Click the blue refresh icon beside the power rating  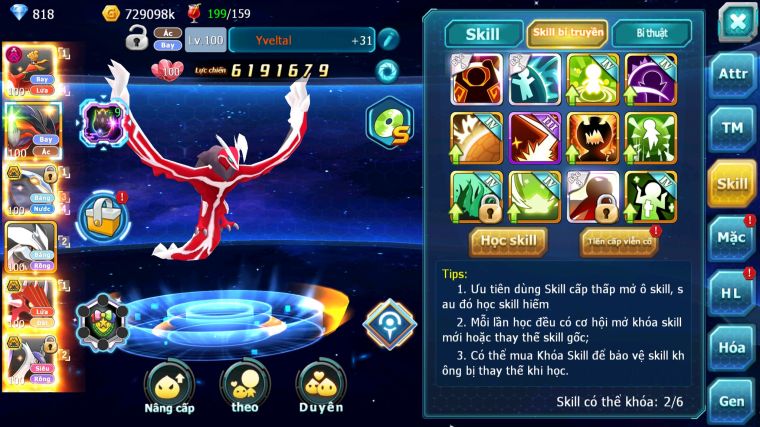[386, 71]
